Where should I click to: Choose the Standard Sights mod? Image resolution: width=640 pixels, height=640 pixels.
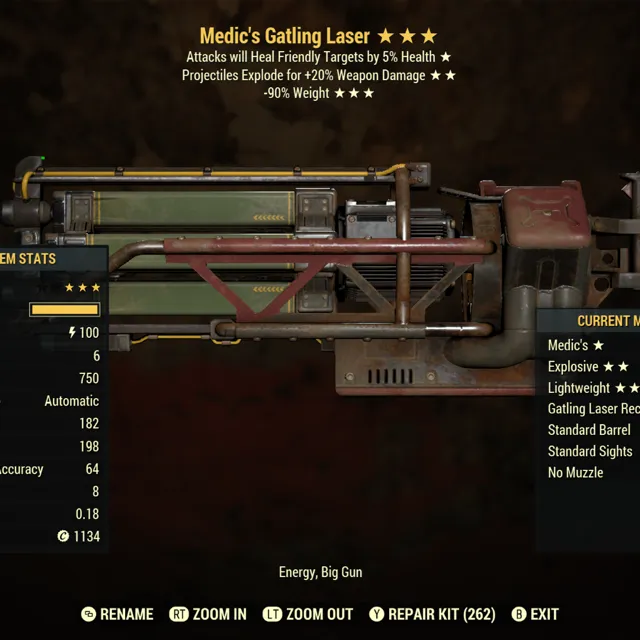[589, 451]
